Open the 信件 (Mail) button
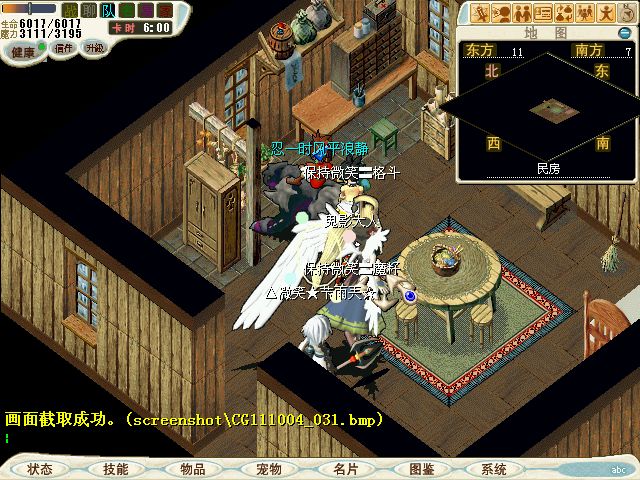 tap(64, 48)
